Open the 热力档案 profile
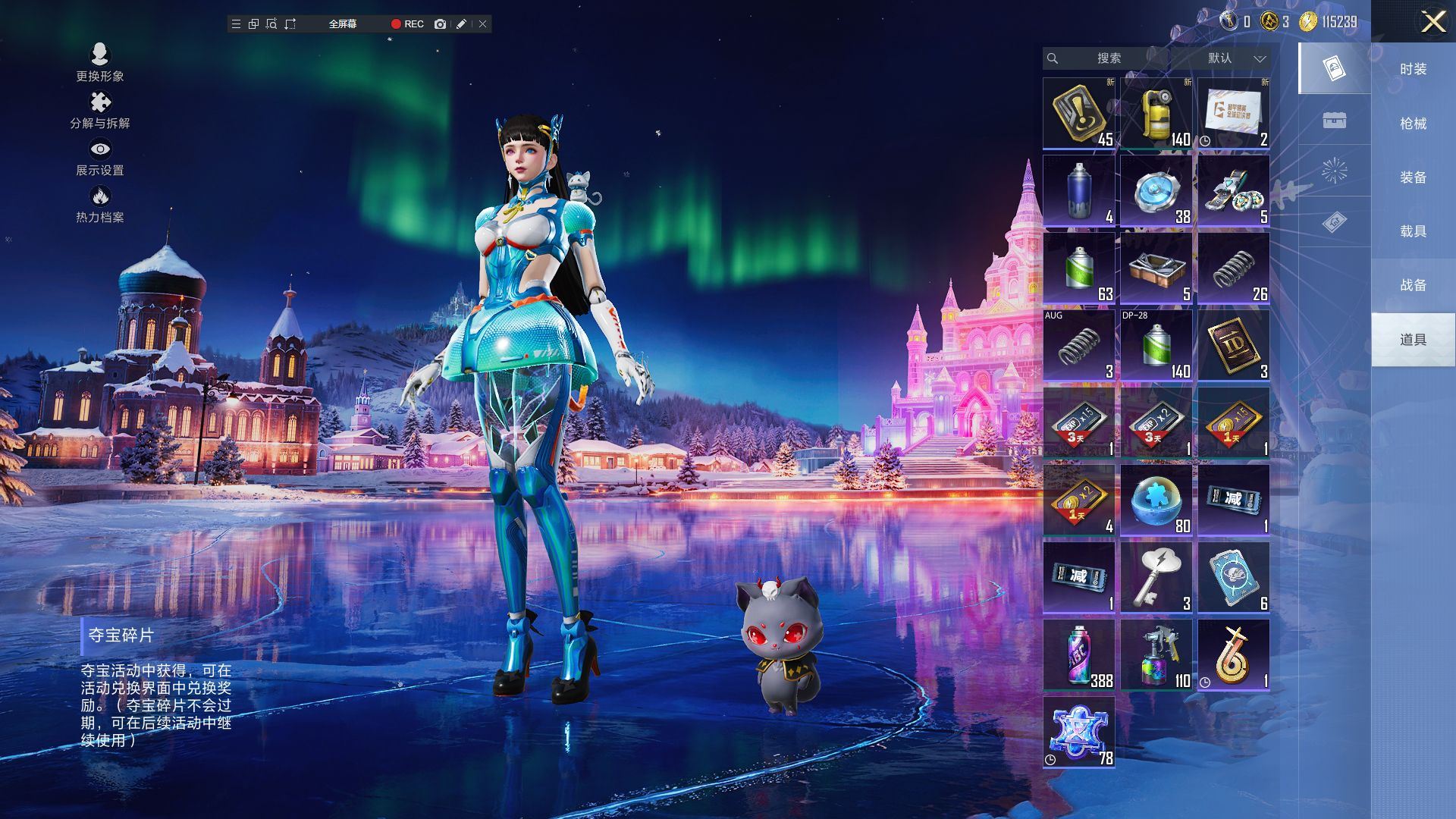Viewport: 1456px width, 819px height. click(99, 204)
